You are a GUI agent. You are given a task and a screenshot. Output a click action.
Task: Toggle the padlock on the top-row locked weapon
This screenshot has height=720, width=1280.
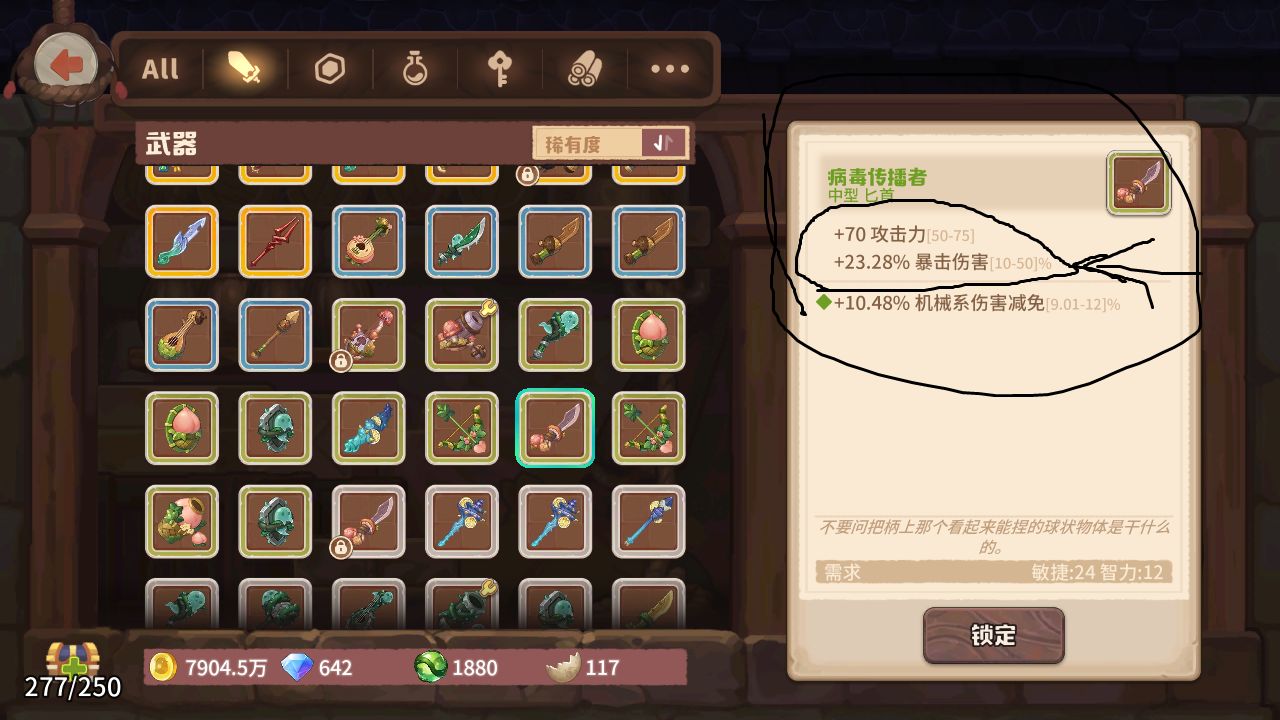click(527, 177)
